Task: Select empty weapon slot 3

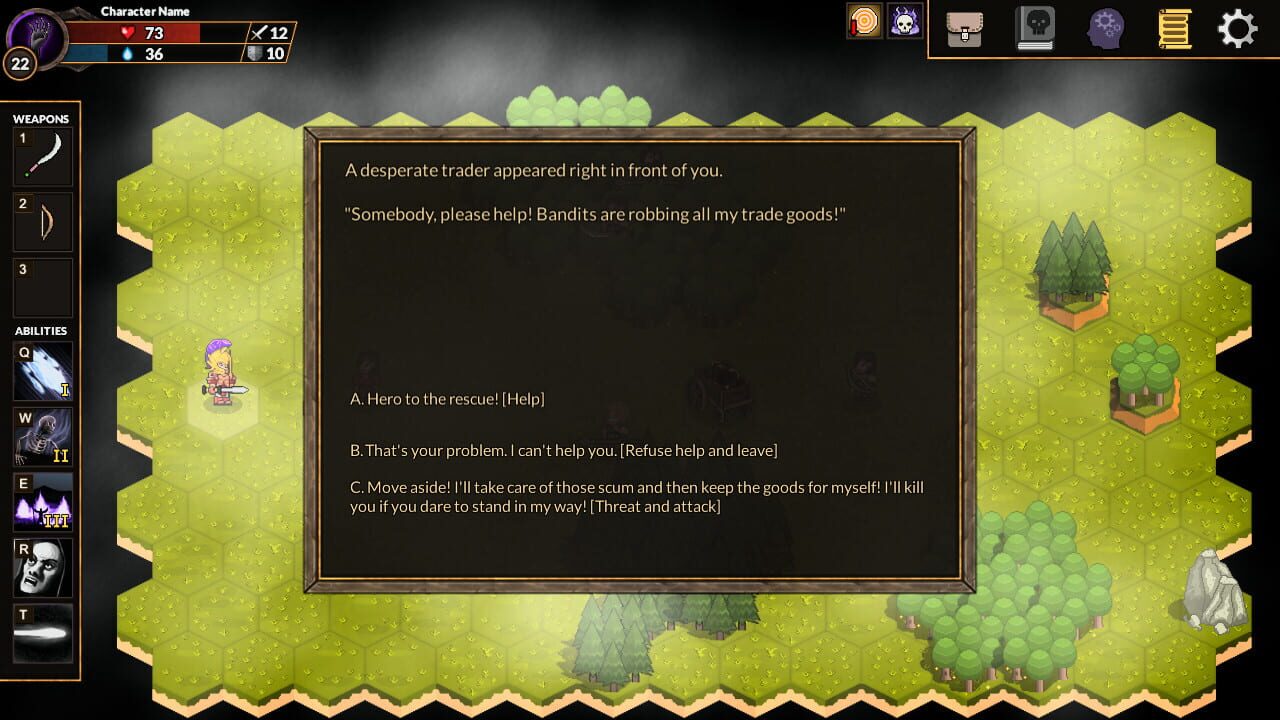Action: [x=41, y=287]
